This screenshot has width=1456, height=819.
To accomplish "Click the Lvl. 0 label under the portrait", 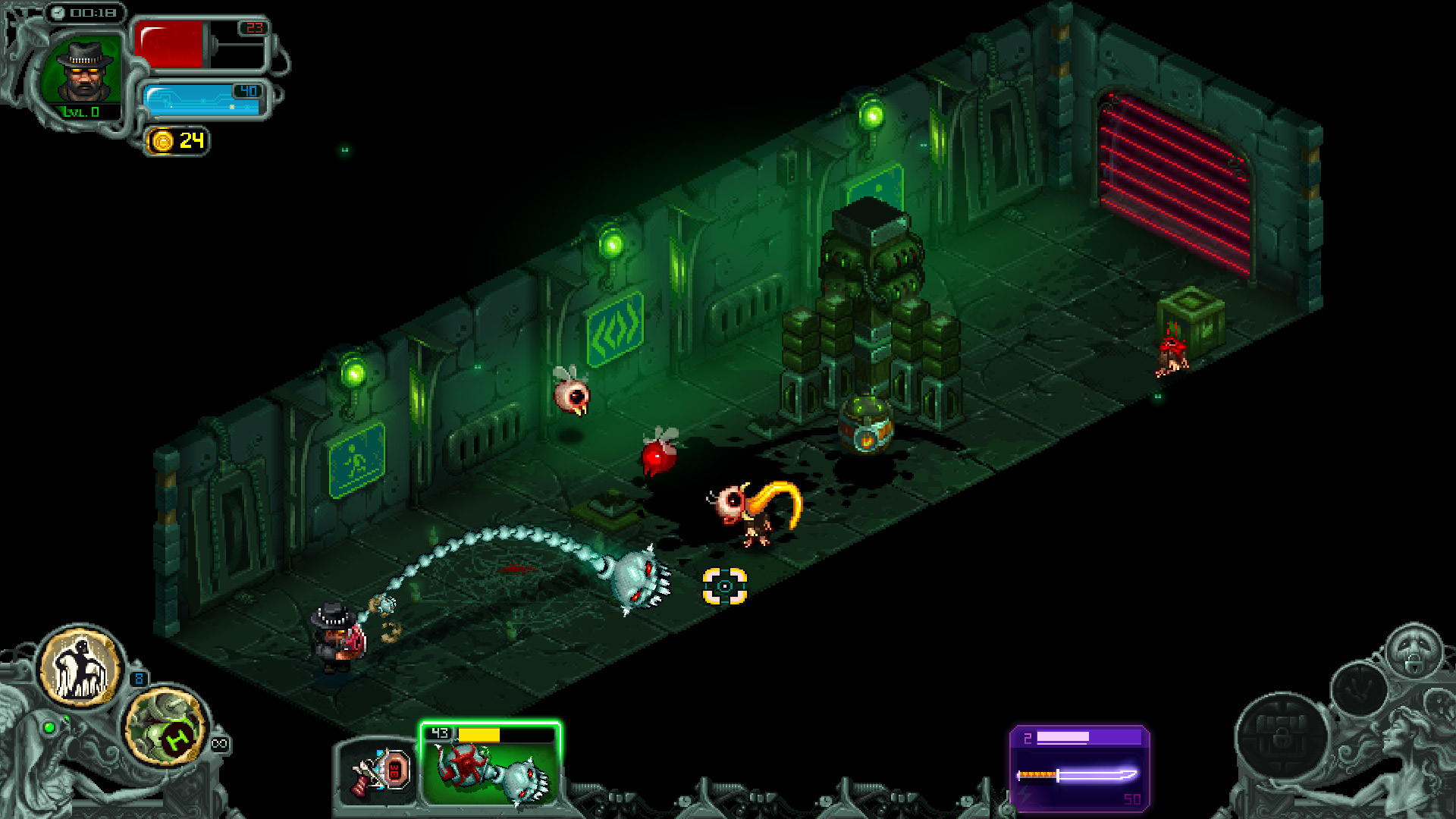I will pyautogui.click(x=80, y=110).
